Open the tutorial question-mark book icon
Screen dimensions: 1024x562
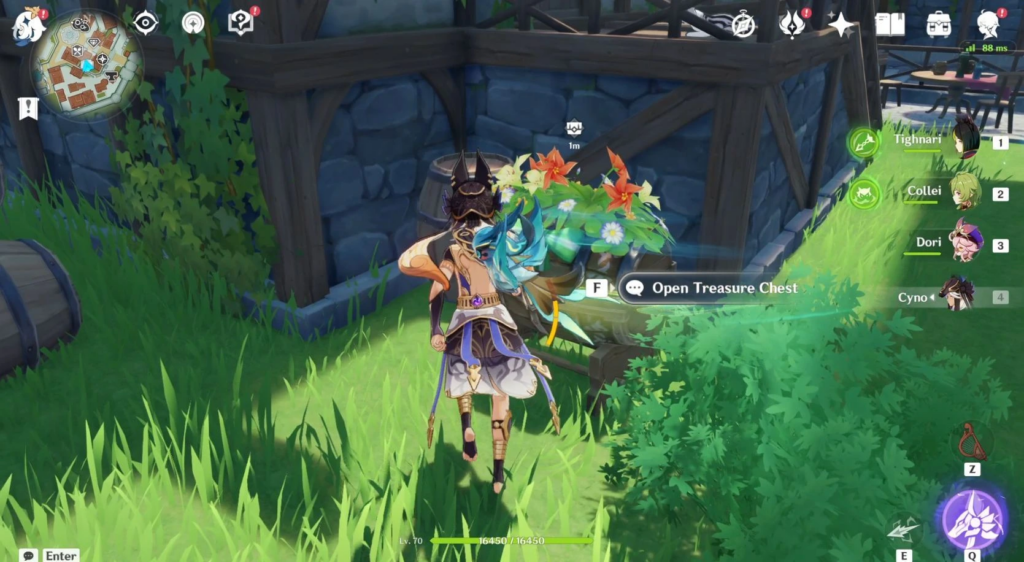(x=241, y=22)
